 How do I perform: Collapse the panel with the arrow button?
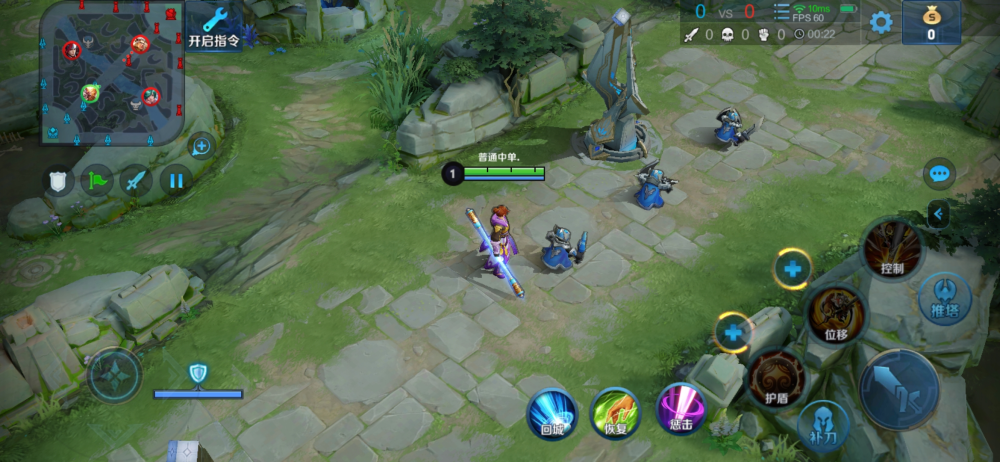click(x=938, y=213)
